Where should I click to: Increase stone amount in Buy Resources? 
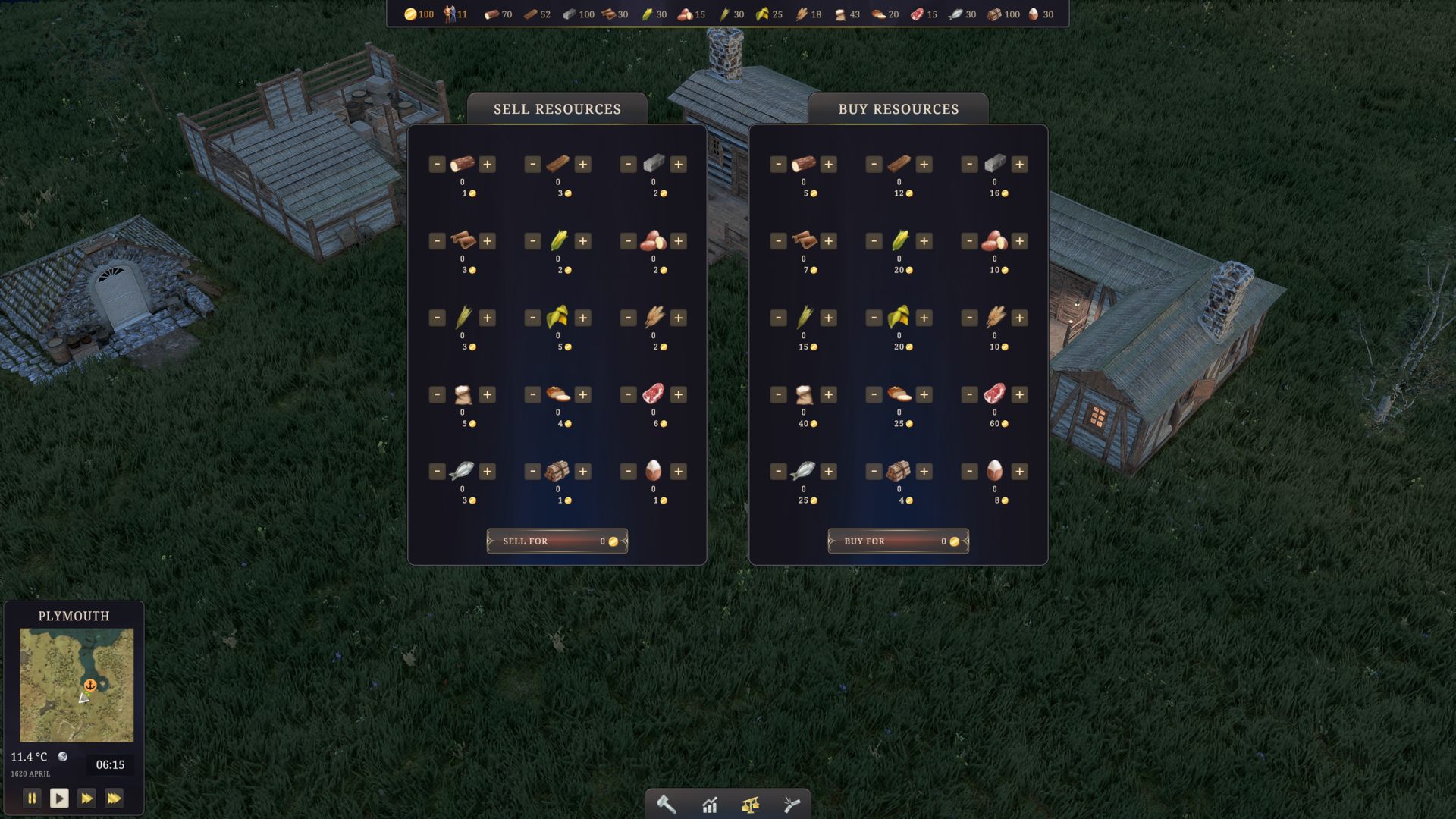[1020, 165]
